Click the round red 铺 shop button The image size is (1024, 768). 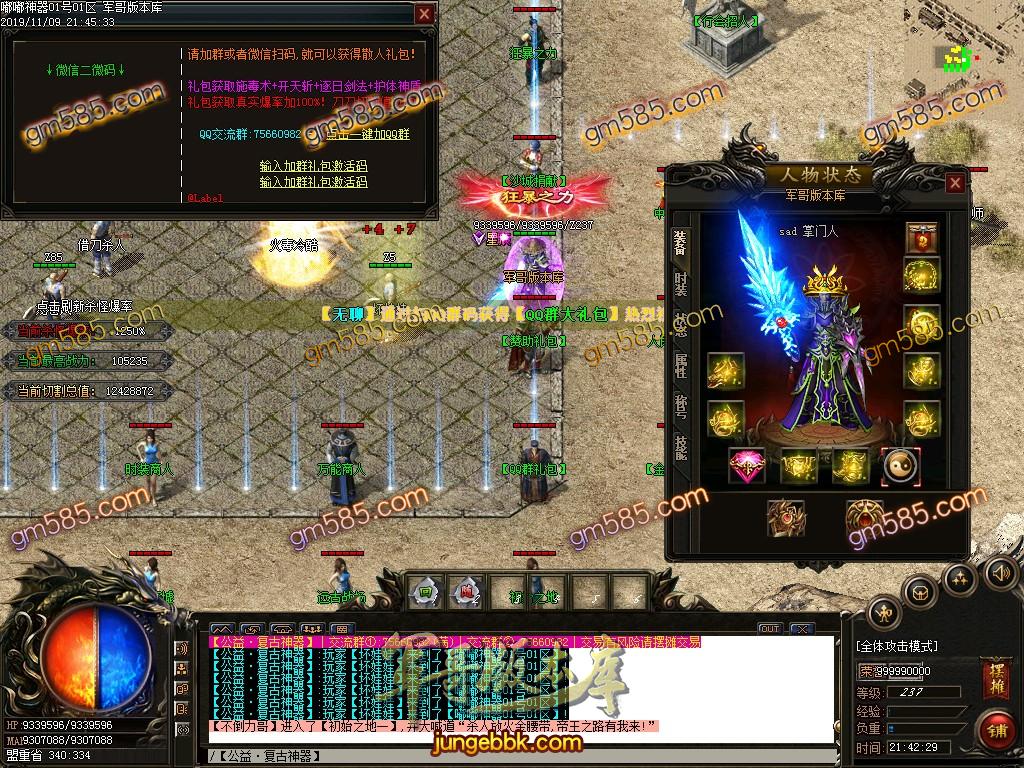pyautogui.click(x=995, y=729)
